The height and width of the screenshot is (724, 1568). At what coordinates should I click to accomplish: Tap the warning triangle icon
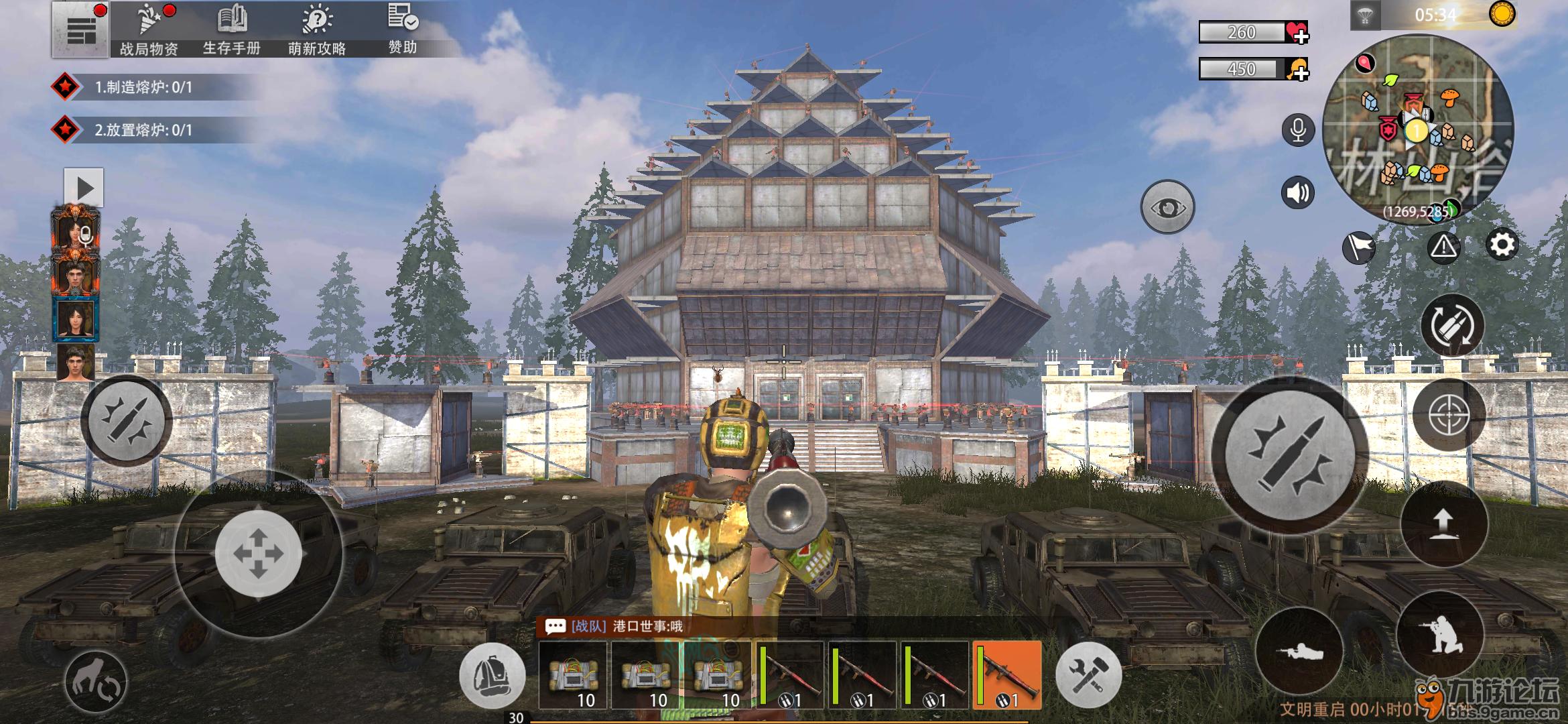tap(1443, 247)
